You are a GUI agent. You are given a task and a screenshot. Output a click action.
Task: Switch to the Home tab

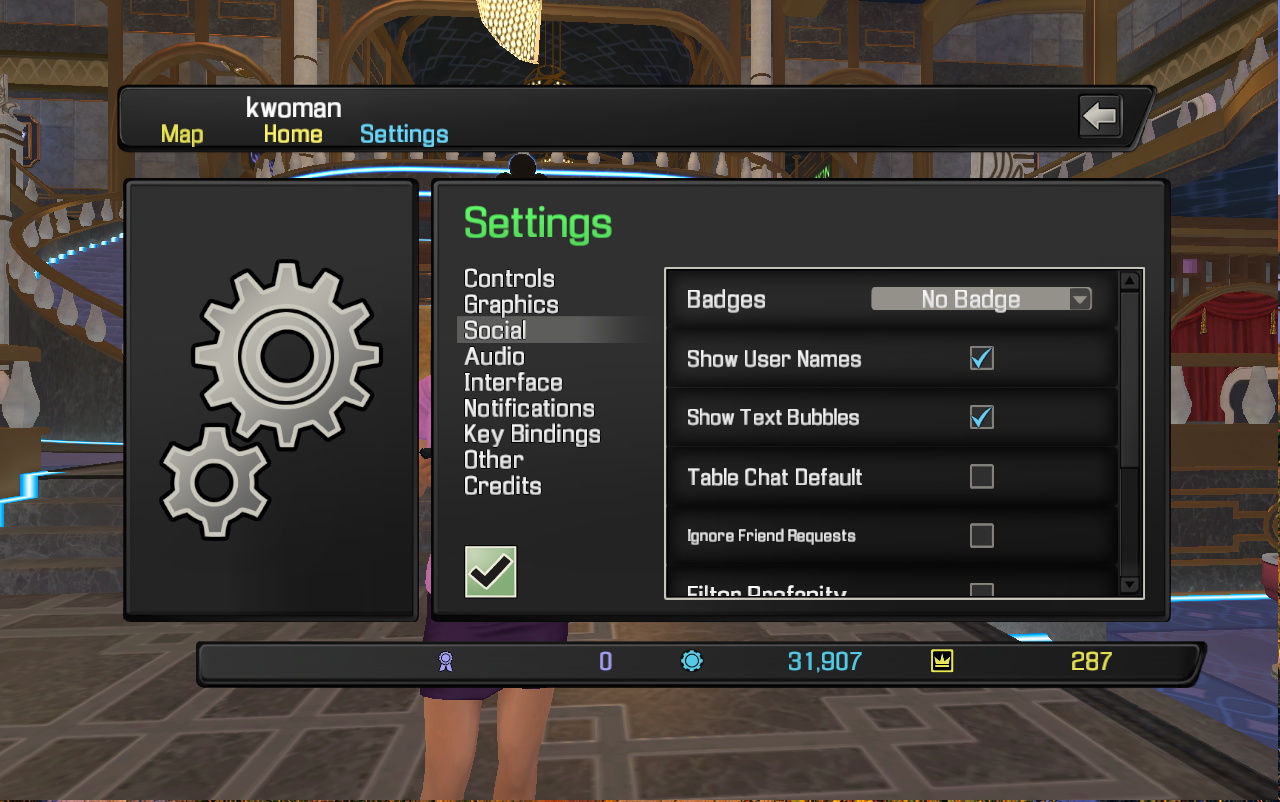coord(293,134)
